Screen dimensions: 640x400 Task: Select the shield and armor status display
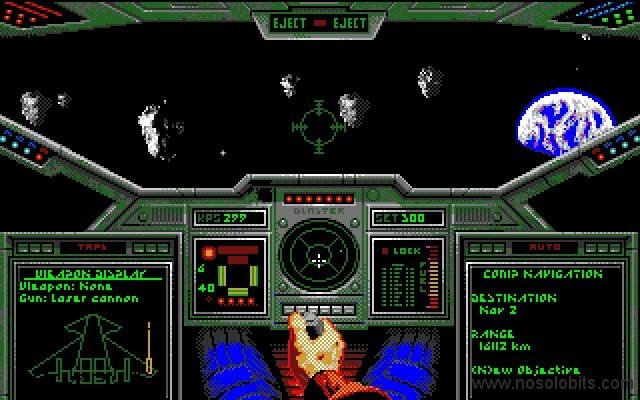(x=231, y=272)
